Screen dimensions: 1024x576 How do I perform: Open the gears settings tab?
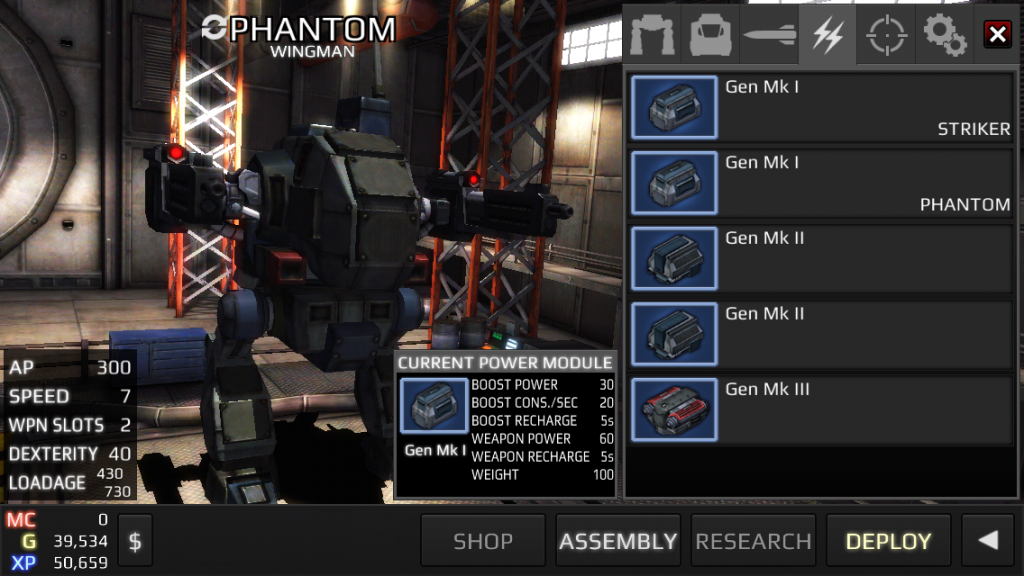943,36
